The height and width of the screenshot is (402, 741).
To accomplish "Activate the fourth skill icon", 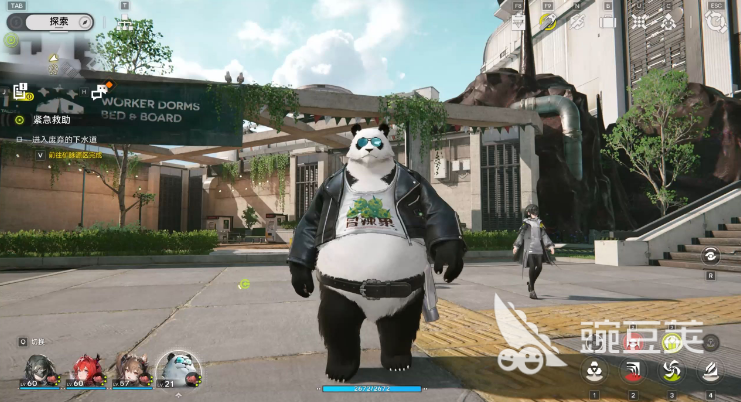I will click(710, 371).
